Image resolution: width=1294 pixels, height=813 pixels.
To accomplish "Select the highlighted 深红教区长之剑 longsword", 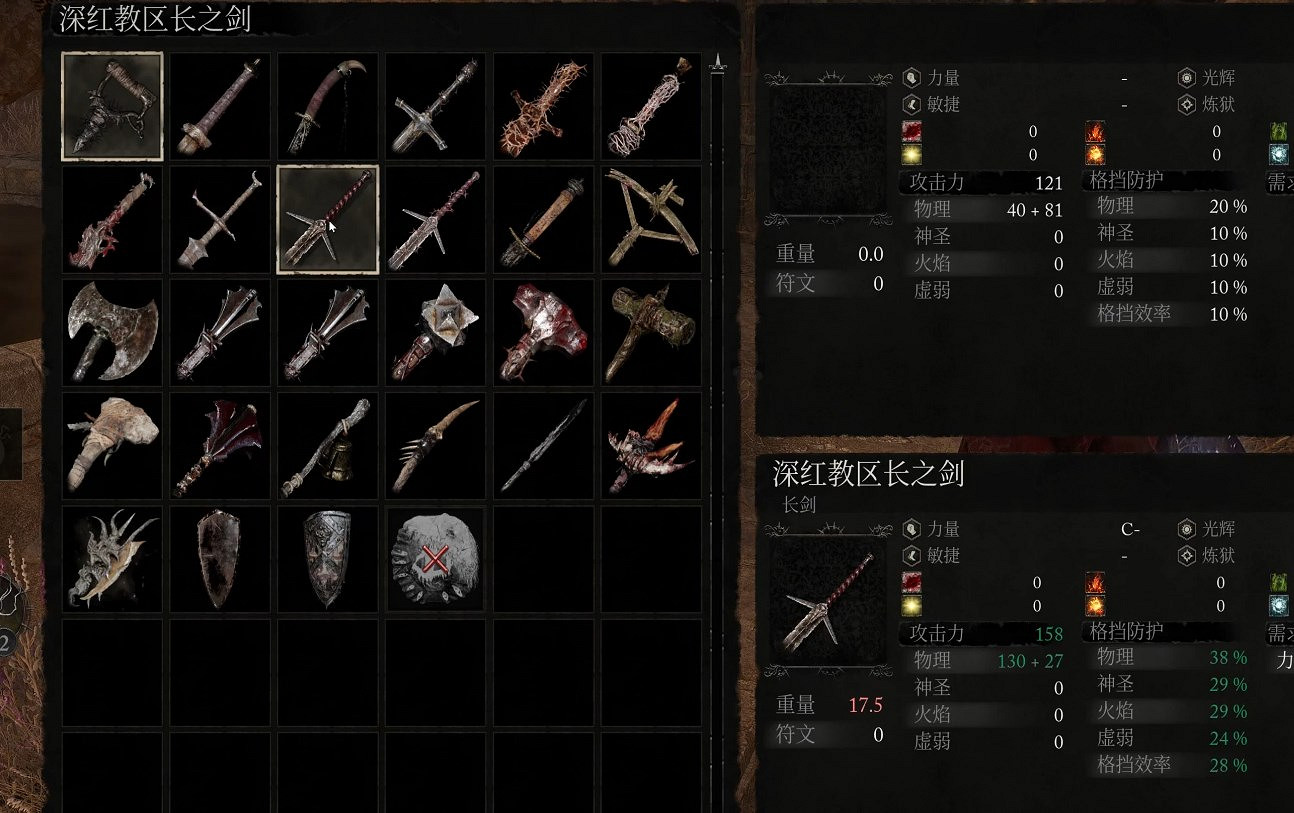I will [x=326, y=219].
